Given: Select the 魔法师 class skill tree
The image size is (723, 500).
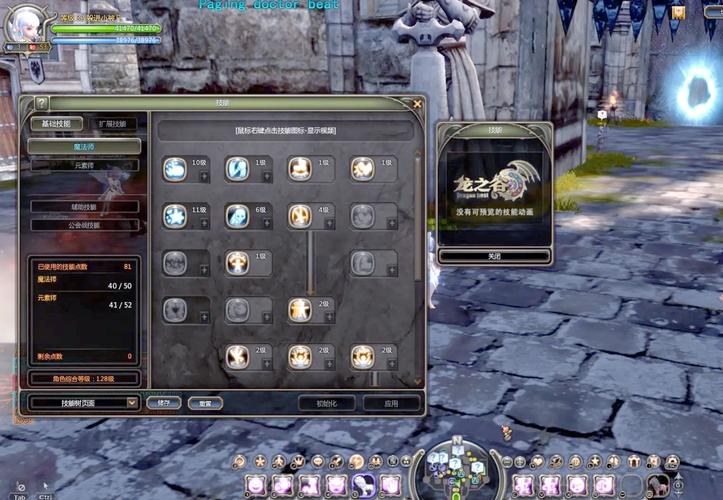Looking at the screenshot, I should [x=84, y=147].
